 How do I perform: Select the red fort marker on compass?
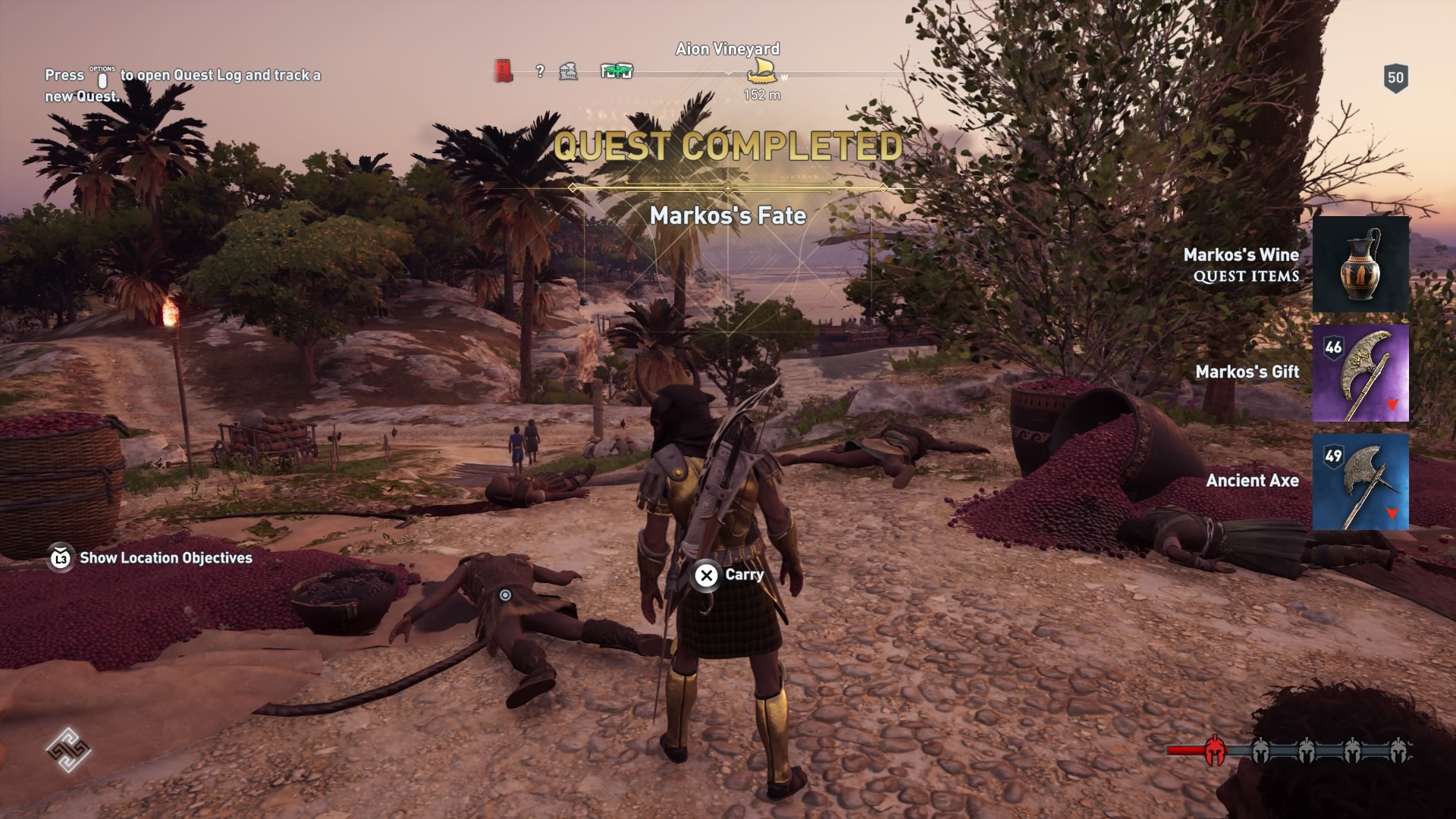(503, 71)
